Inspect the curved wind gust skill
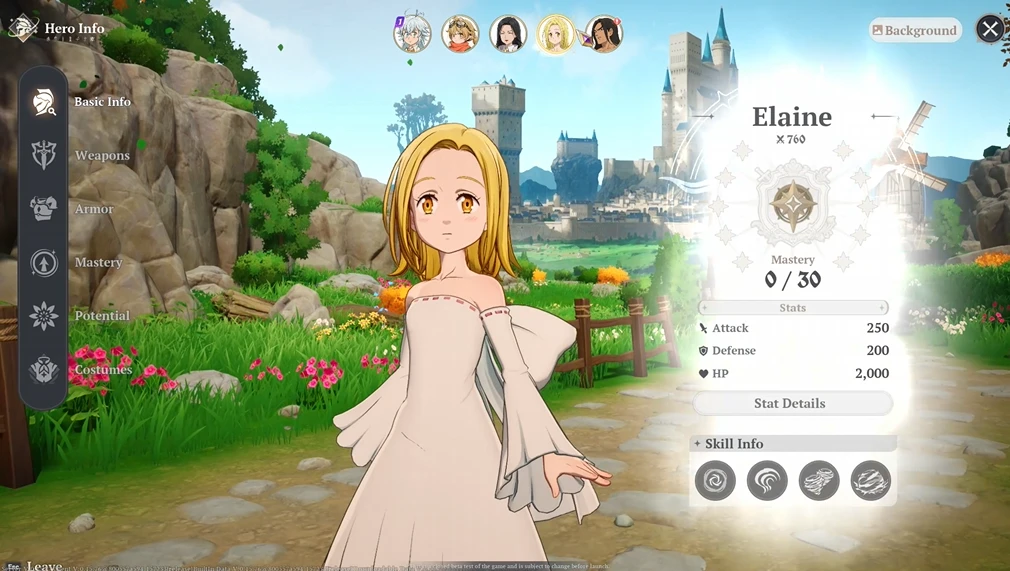The image size is (1010, 571). [767, 481]
